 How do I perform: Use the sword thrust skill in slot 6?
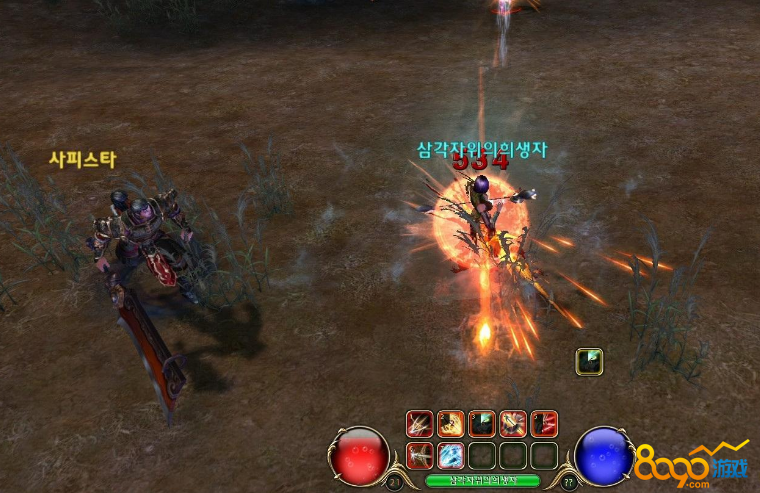click(420, 455)
